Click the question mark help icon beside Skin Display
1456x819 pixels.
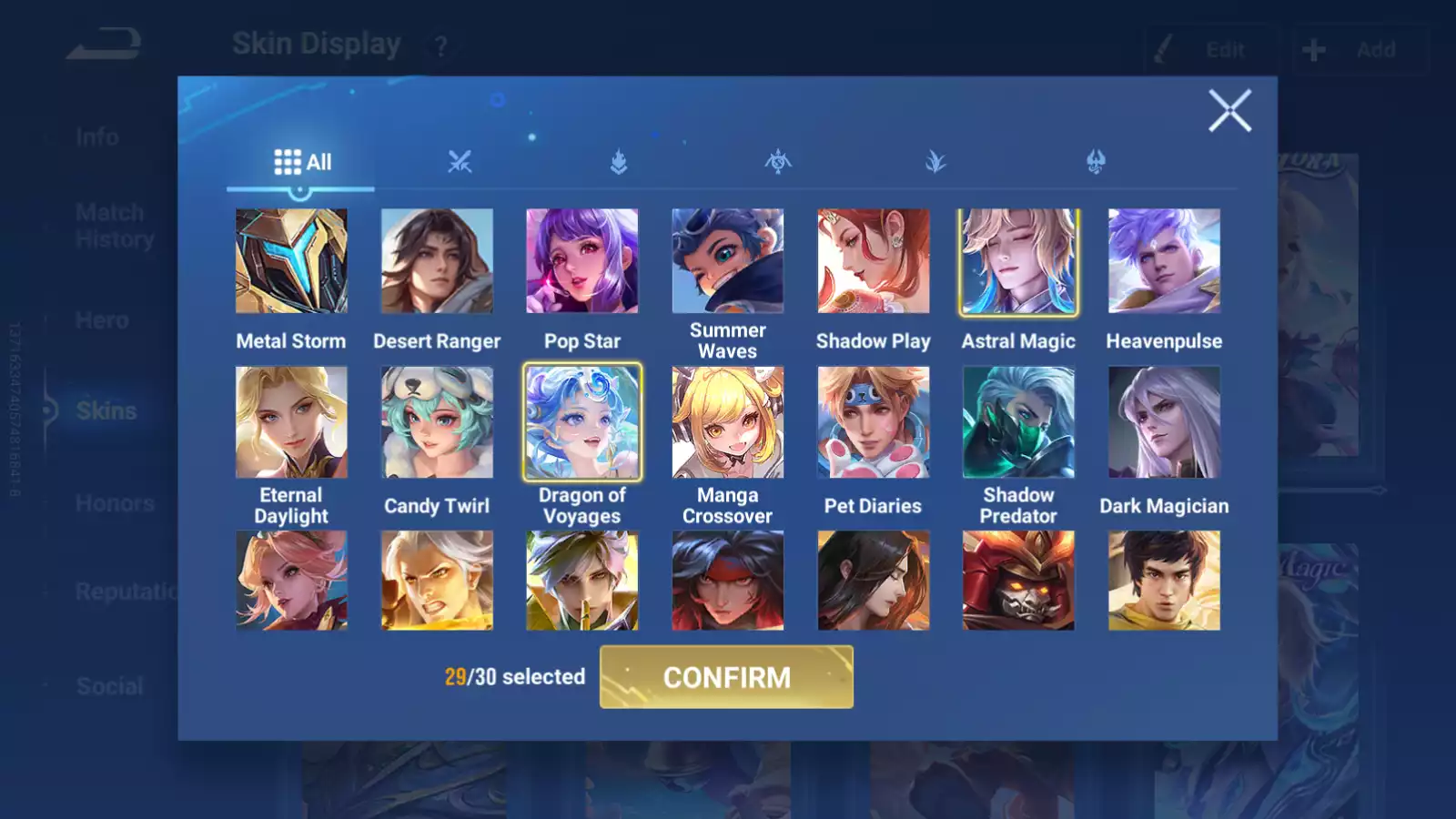coord(440,46)
